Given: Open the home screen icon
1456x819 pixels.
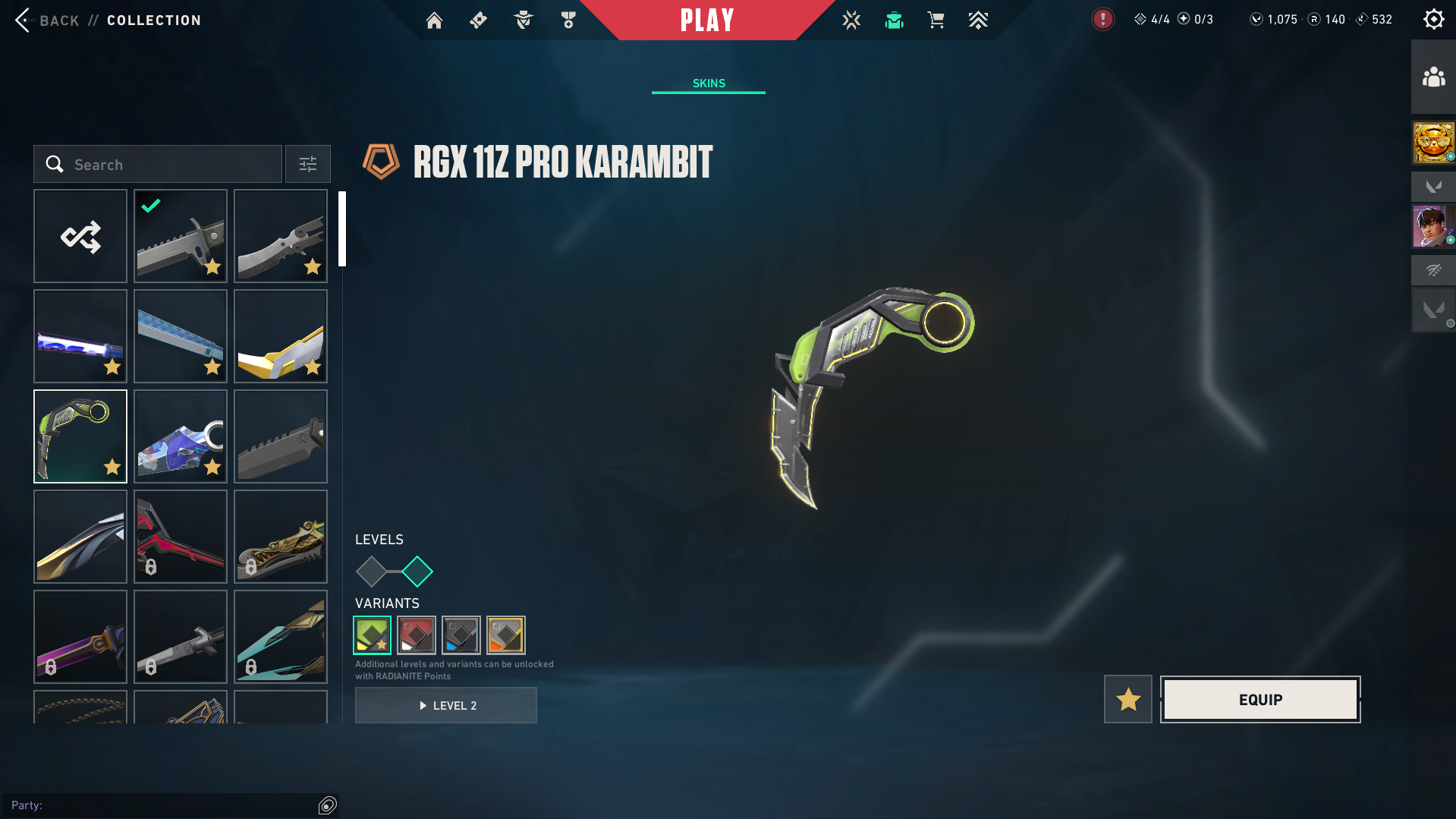Looking at the screenshot, I should point(434,20).
